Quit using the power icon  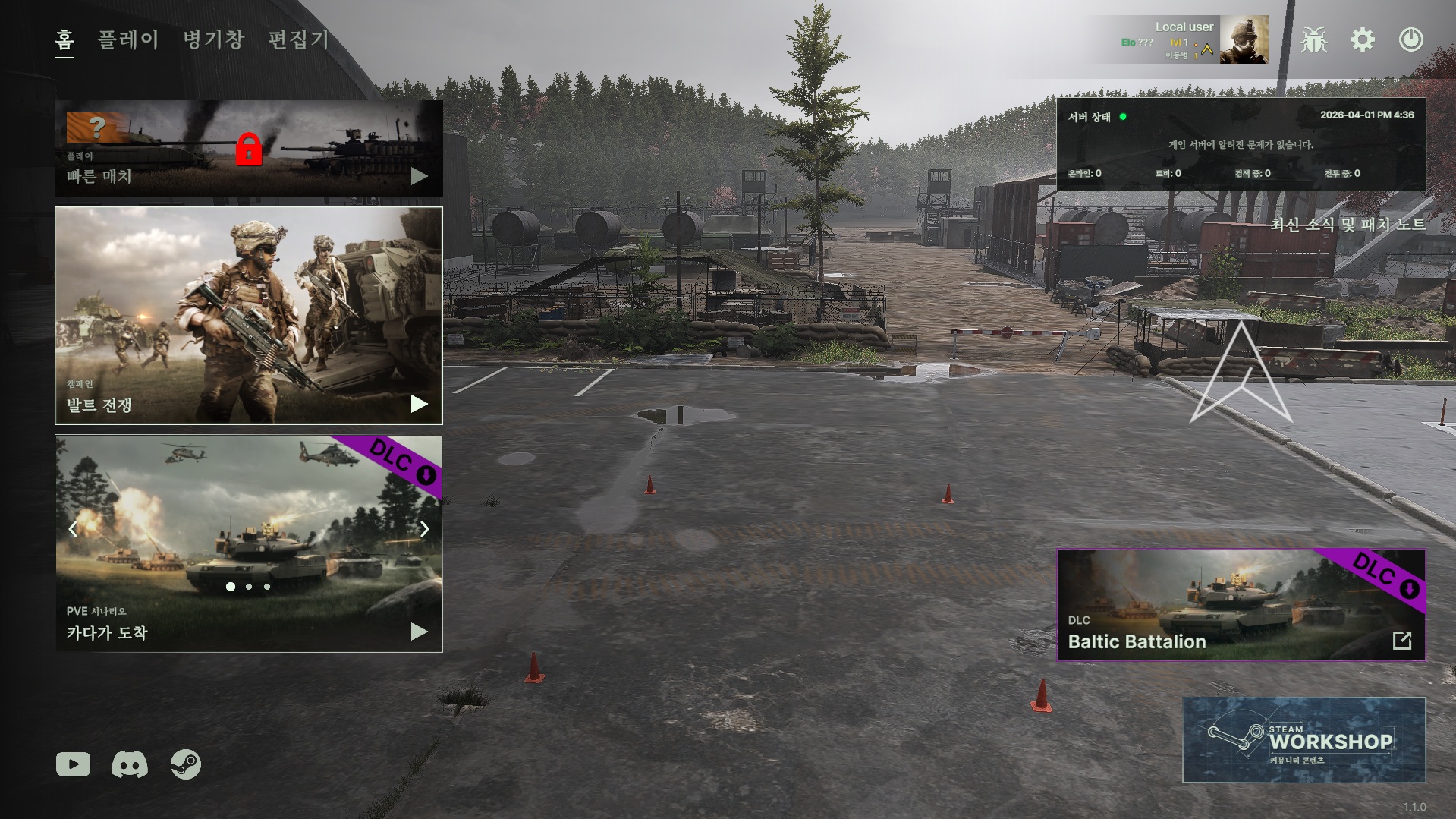point(1410,39)
